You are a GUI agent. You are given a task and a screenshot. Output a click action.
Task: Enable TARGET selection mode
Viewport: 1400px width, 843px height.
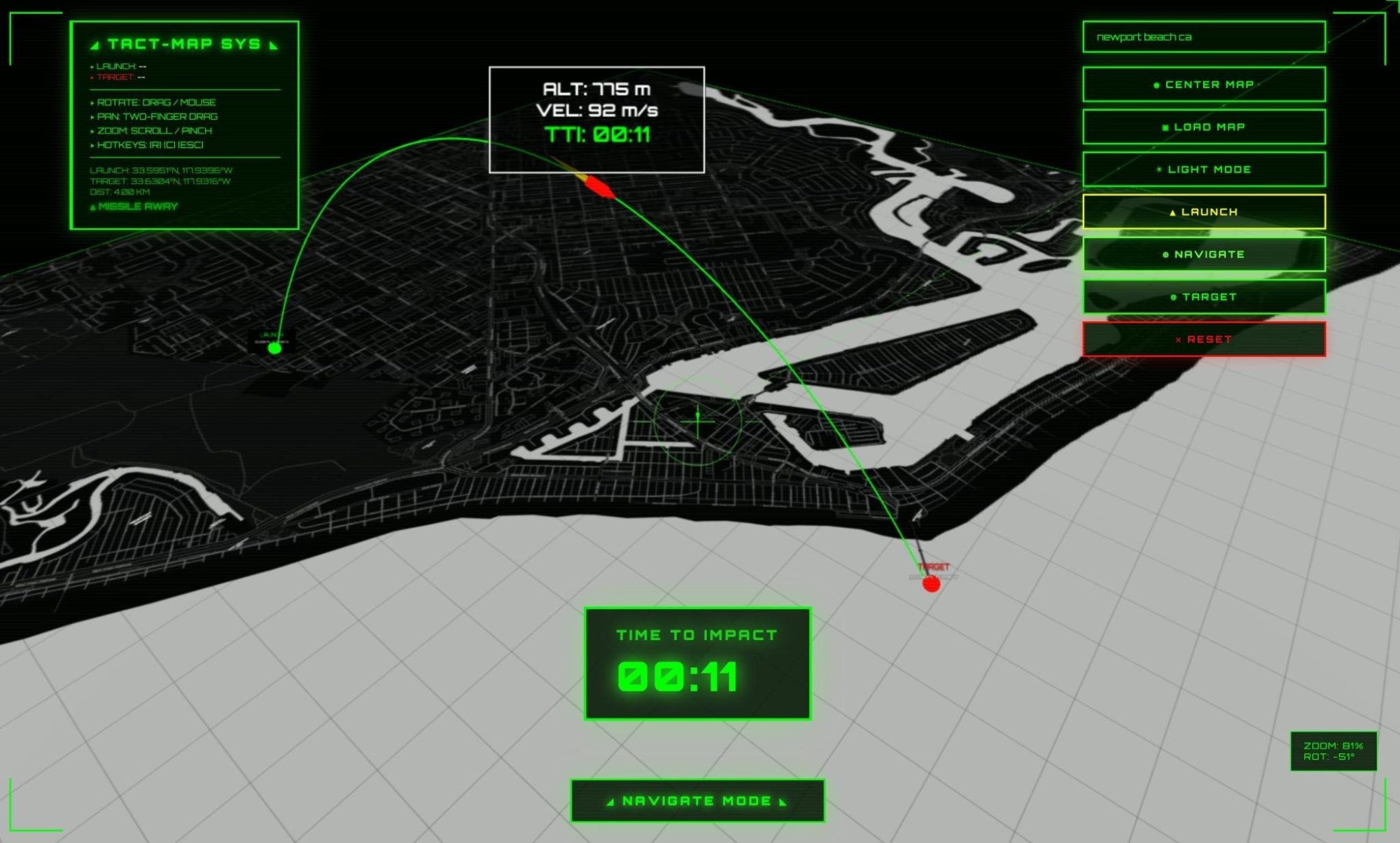click(x=1203, y=296)
